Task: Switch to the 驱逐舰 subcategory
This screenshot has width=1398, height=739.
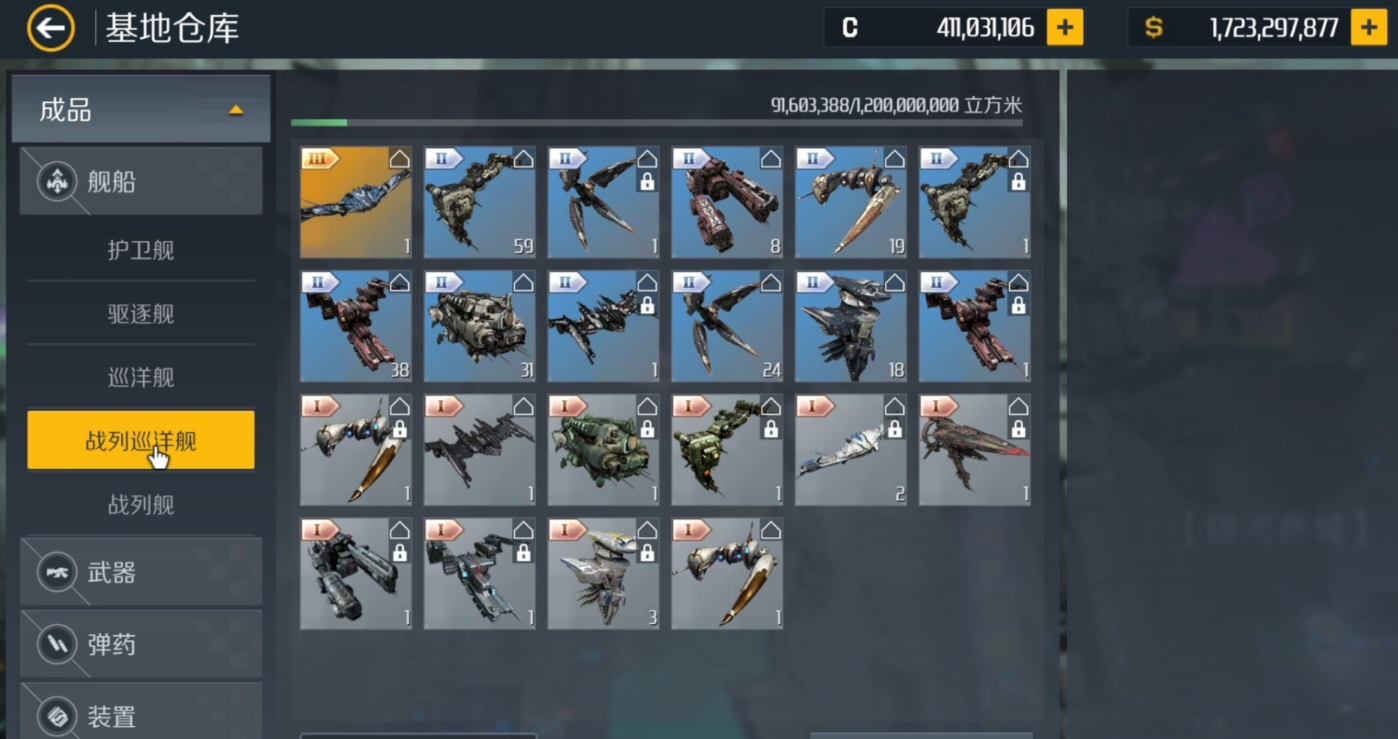Action: point(141,314)
